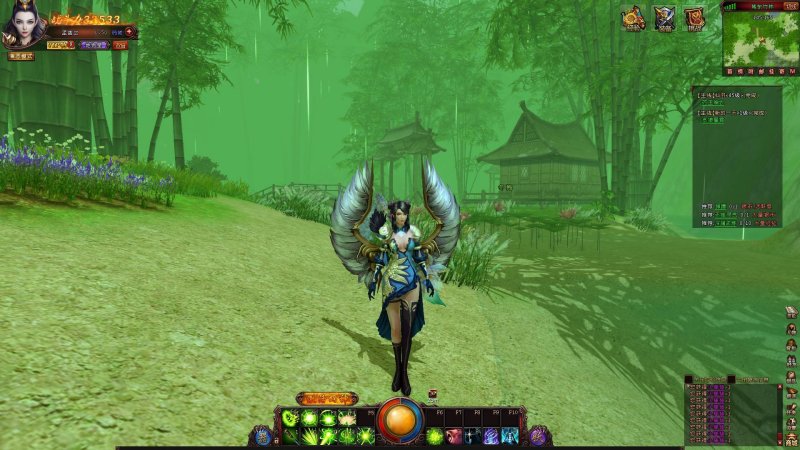Open the armored warrior icon at top right
This screenshot has height=450, width=800.
pos(664,17)
